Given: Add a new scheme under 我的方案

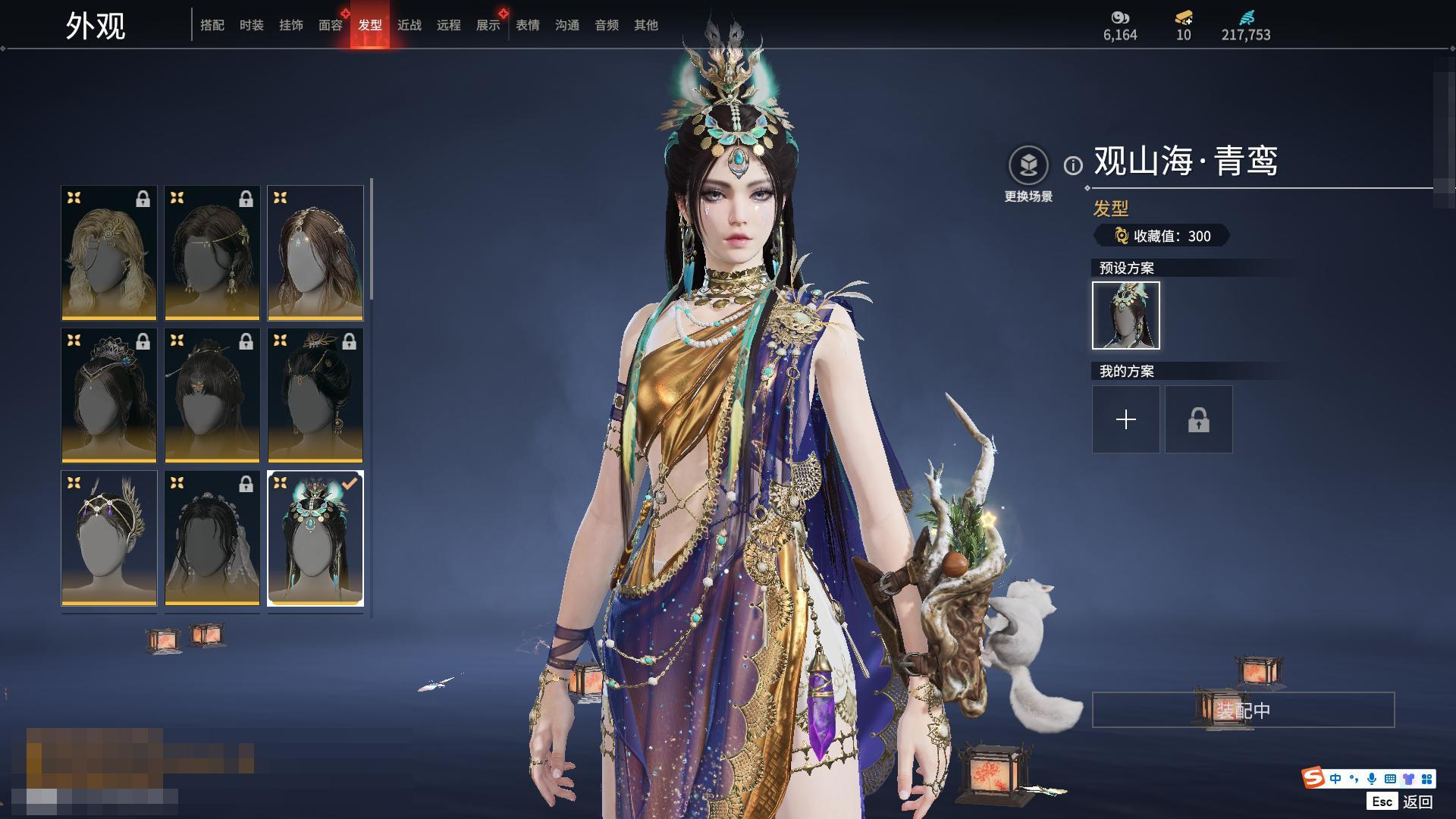Looking at the screenshot, I should 1126,419.
